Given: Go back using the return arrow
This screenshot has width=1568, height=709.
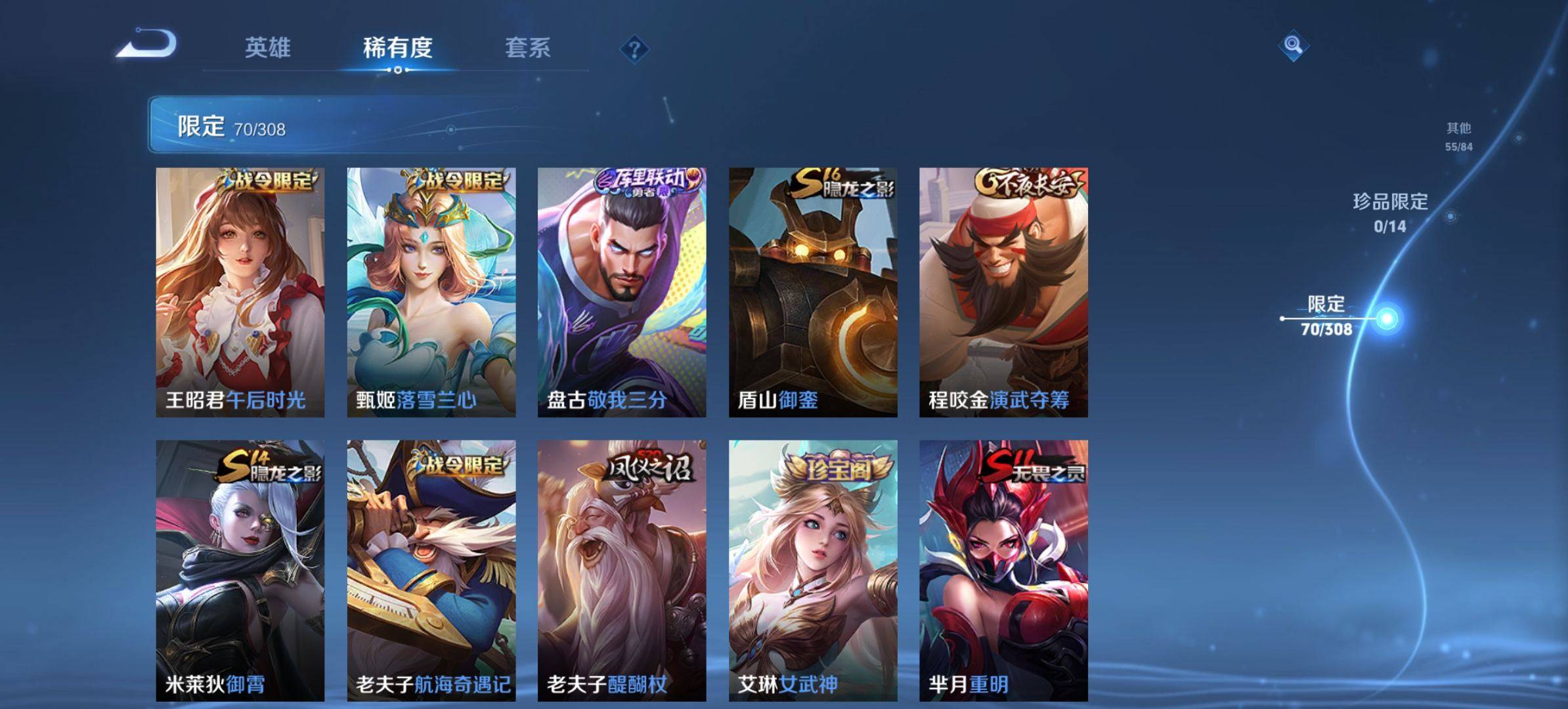Looking at the screenshot, I should click(147, 45).
